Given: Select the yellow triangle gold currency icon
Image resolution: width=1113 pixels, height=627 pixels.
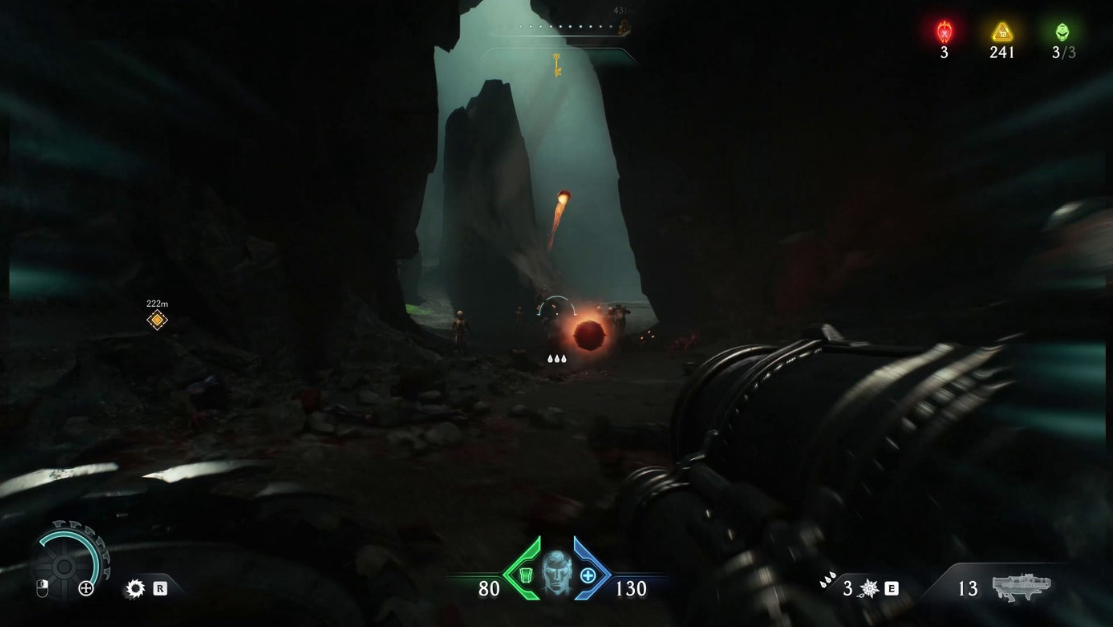Looking at the screenshot, I should coord(1002,32).
